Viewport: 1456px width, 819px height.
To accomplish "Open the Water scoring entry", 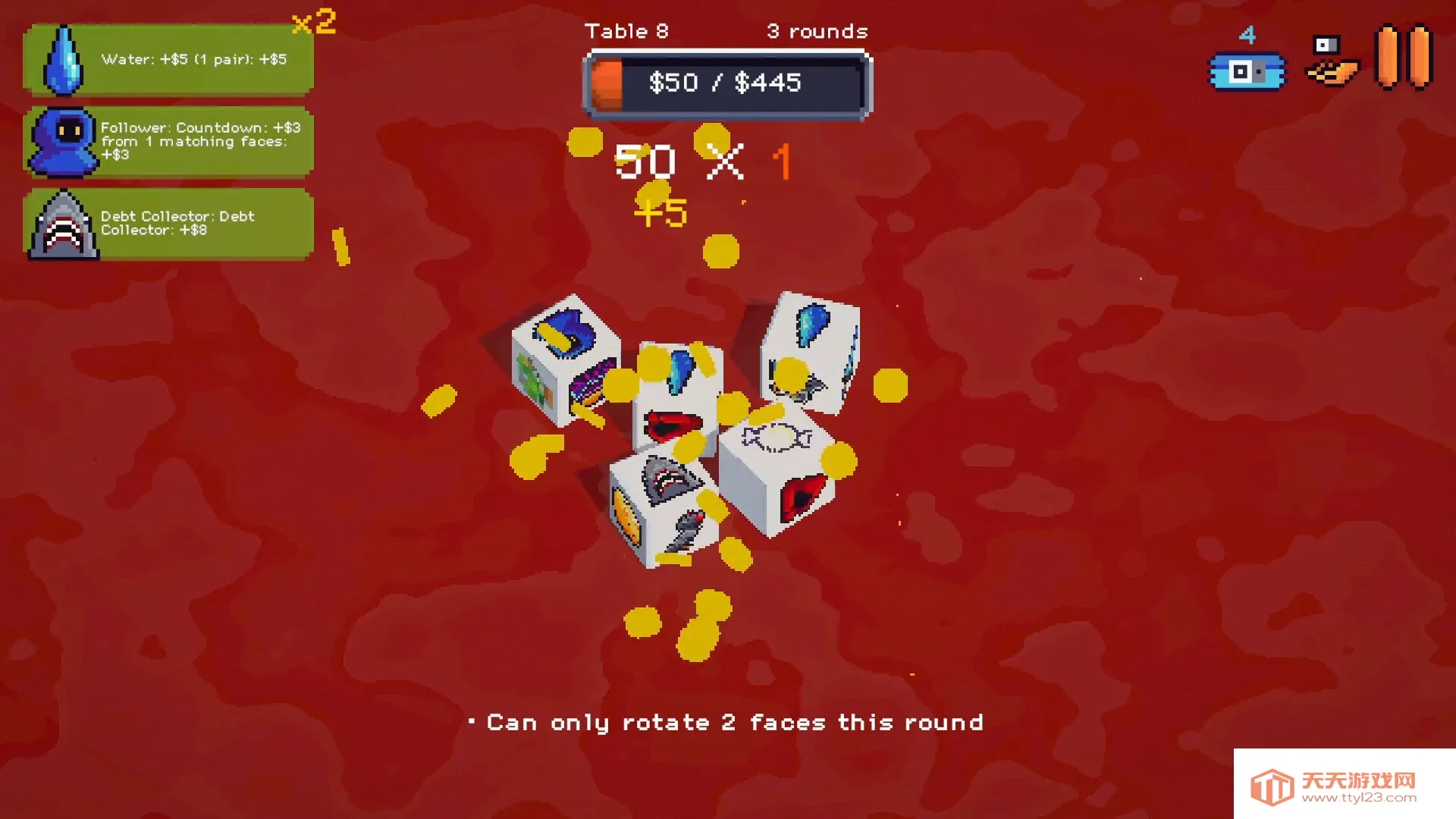I will (x=168, y=59).
